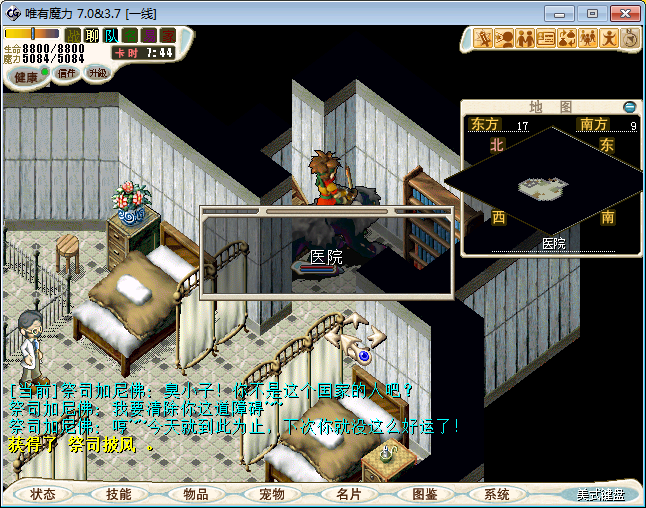Toggle the 战 battle chat channel
646x508 pixels.
(x=73, y=36)
